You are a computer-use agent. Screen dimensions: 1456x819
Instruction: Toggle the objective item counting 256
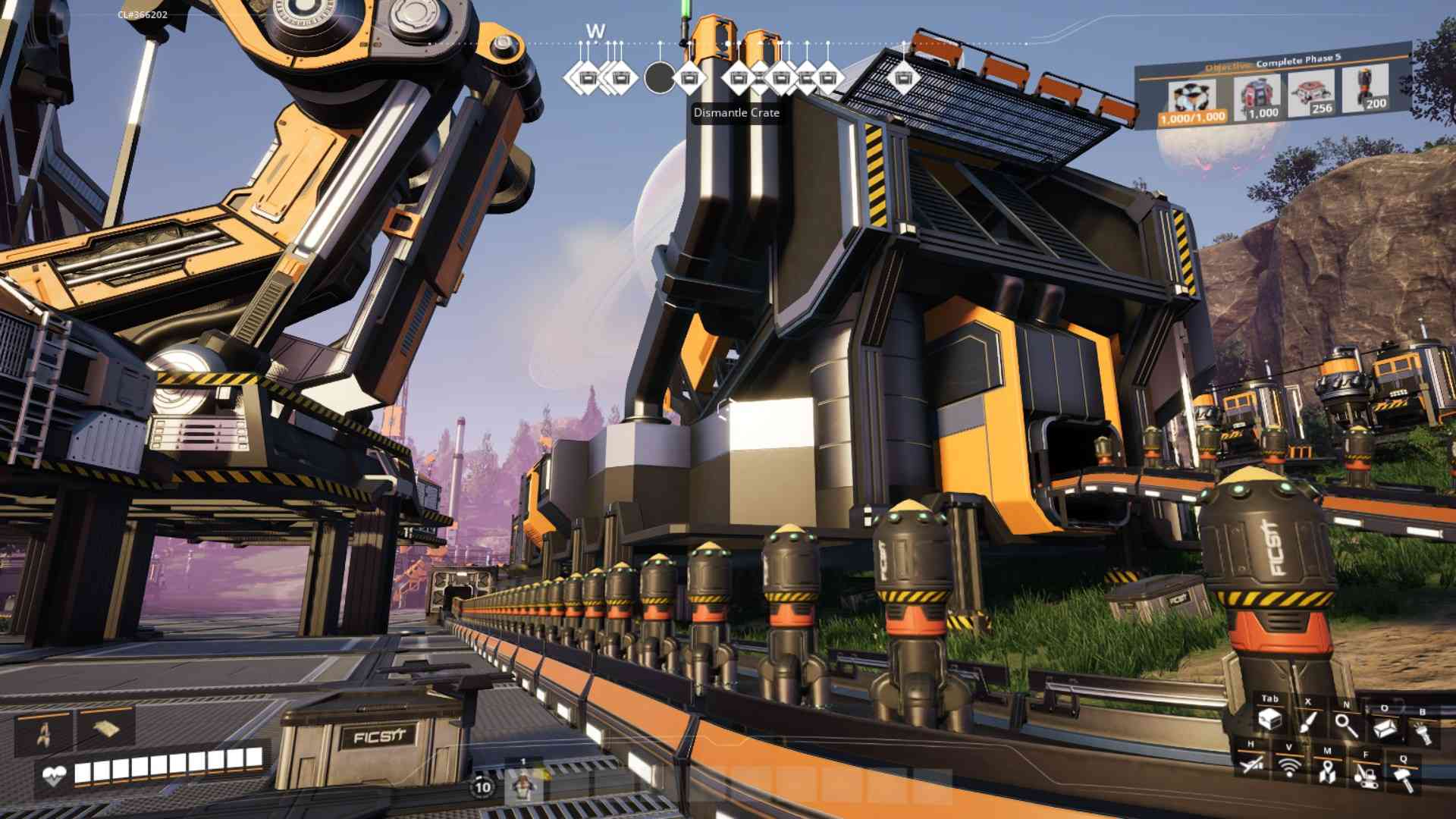pos(1310,93)
